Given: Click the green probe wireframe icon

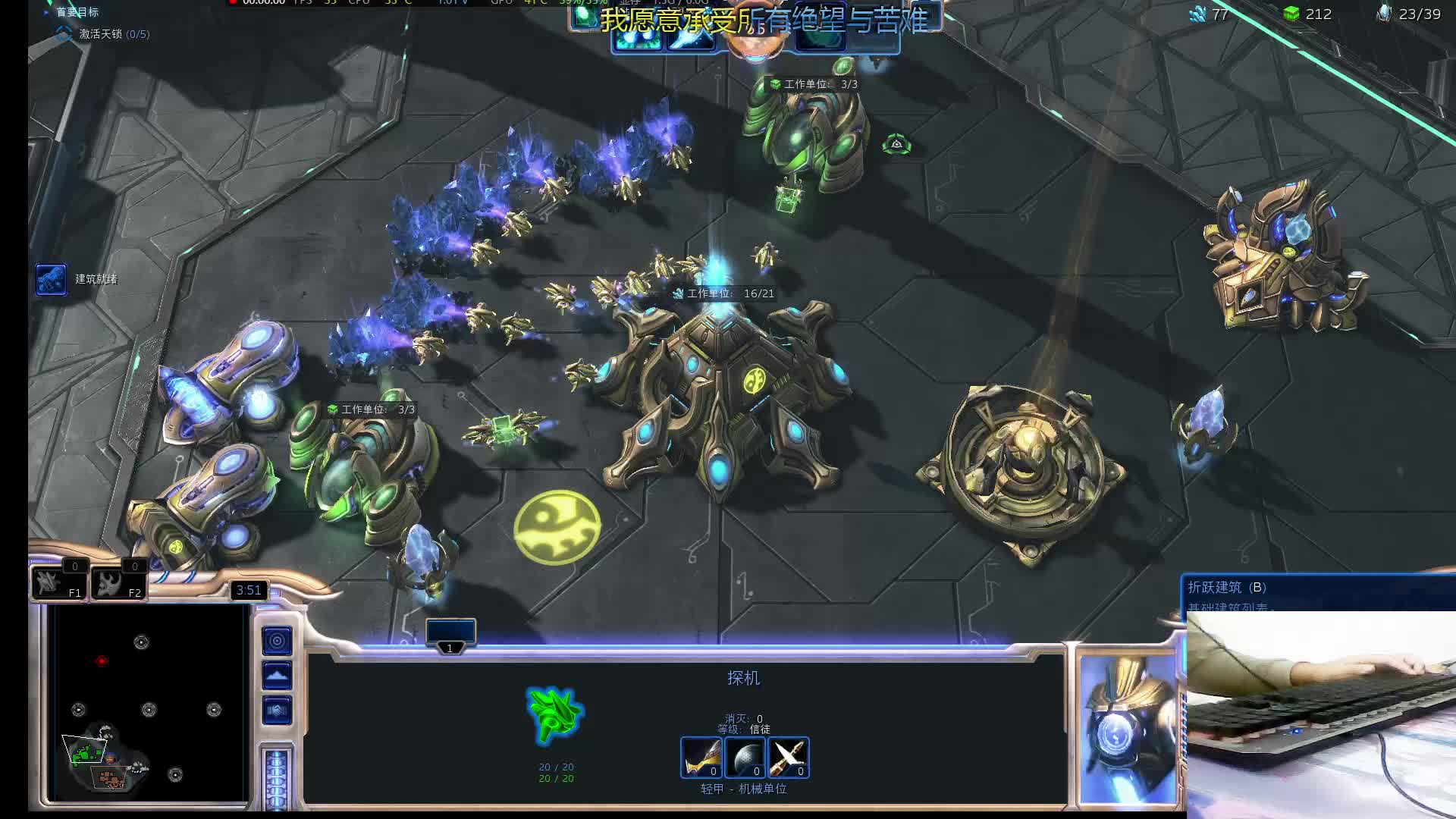Looking at the screenshot, I should [555, 714].
